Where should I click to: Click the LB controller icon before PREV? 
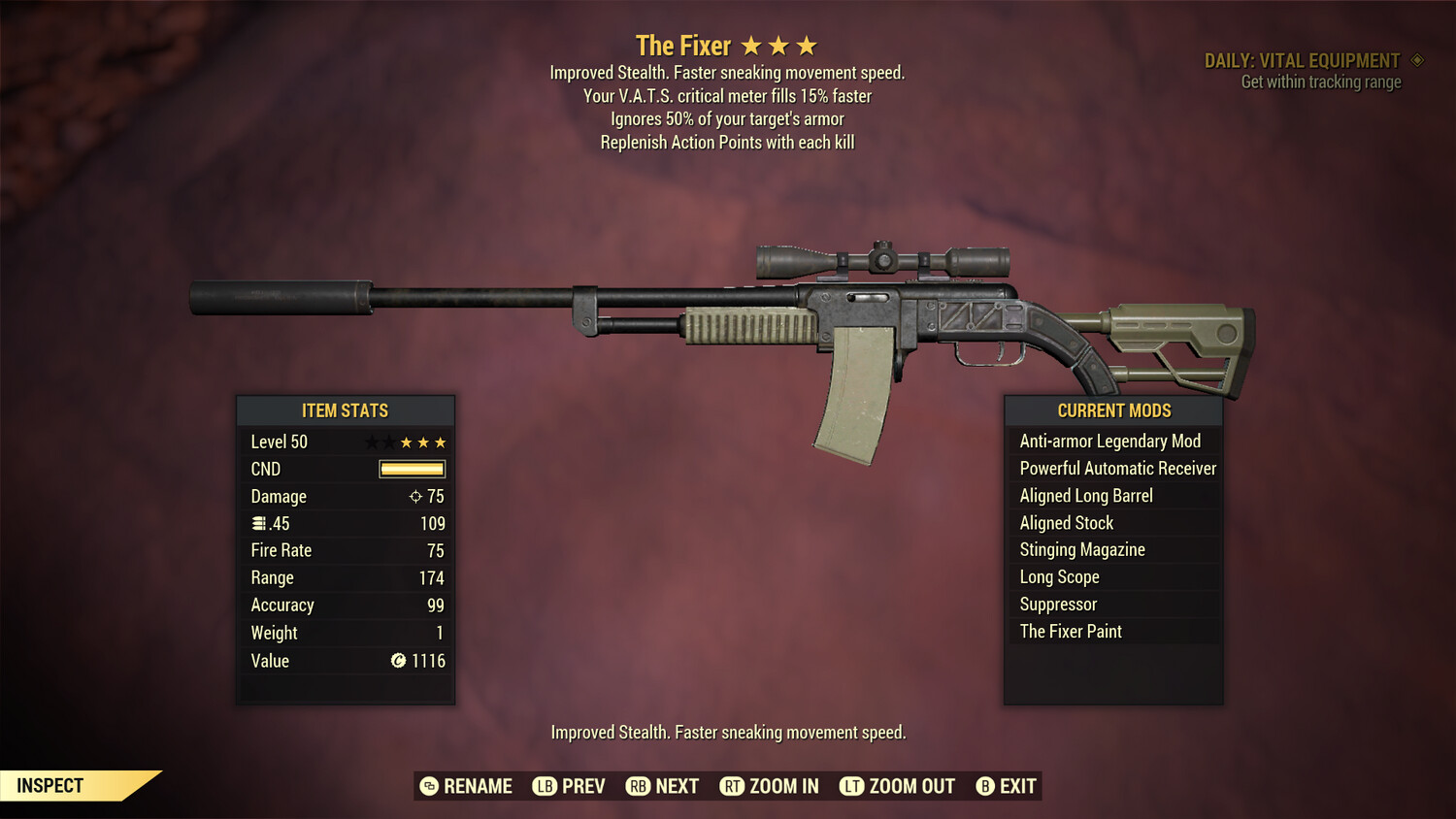[546, 786]
